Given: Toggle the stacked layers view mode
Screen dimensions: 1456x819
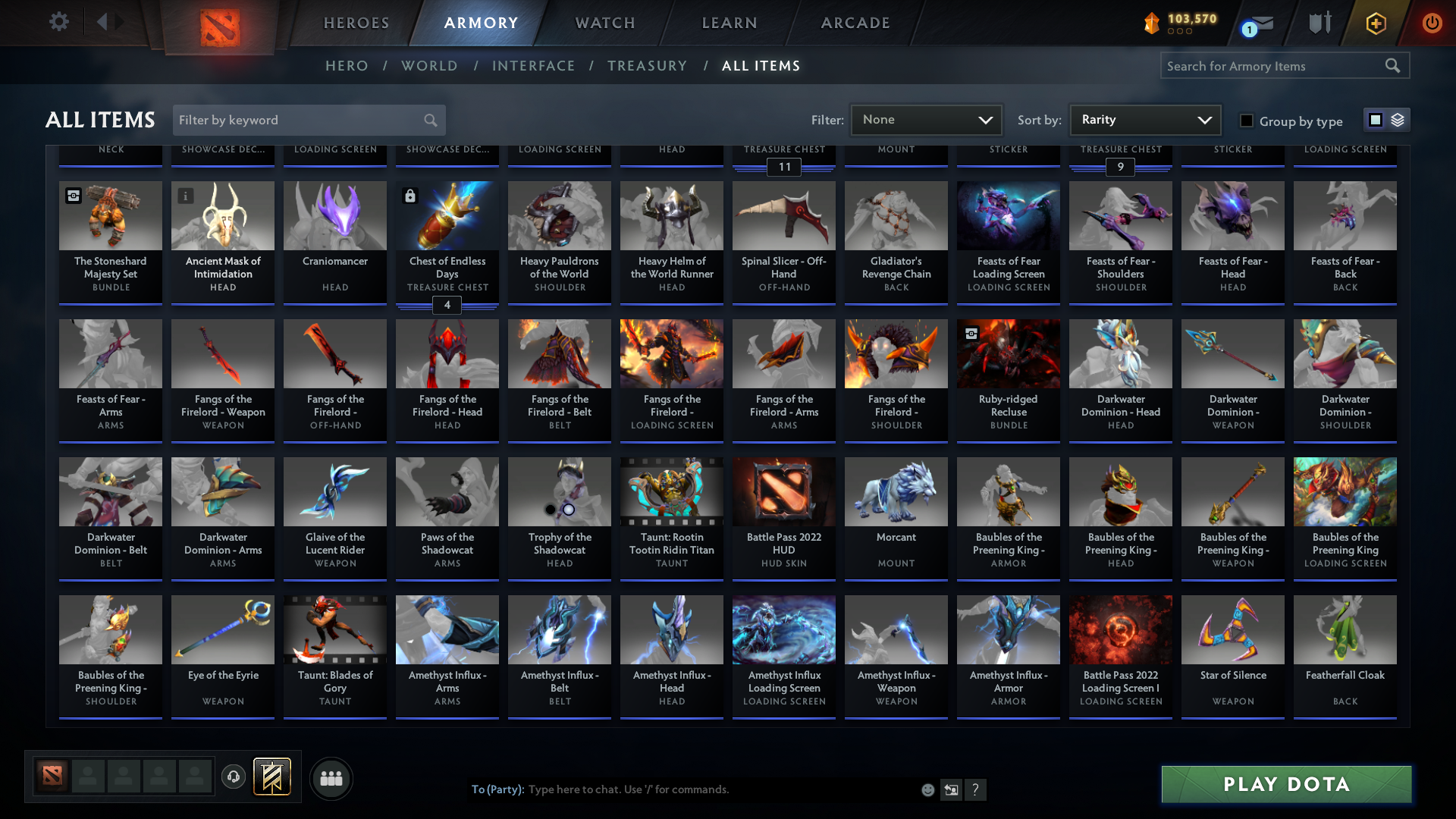Looking at the screenshot, I should coord(1398,119).
